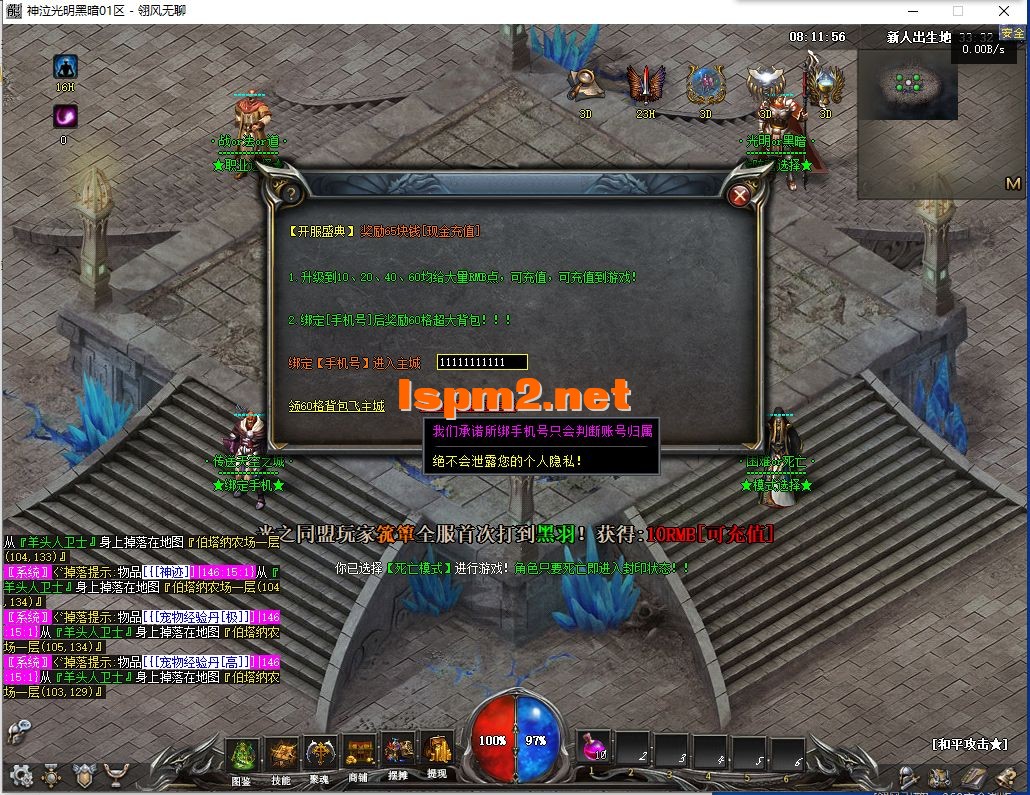Open the 聚魂 soul gathering menu
The image size is (1030, 795).
[320, 755]
